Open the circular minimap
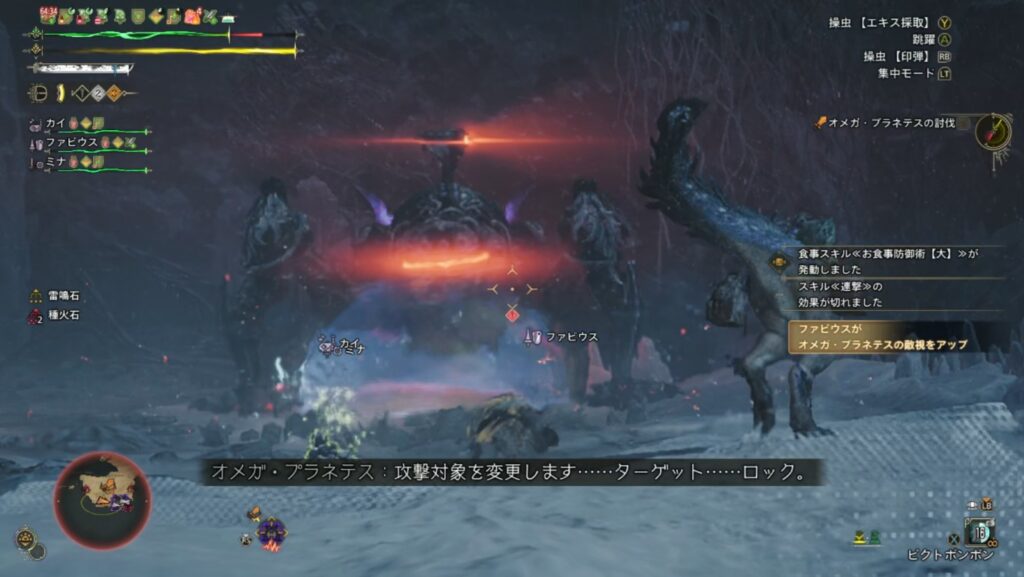Viewport: 1024px width, 577px height. [102, 499]
